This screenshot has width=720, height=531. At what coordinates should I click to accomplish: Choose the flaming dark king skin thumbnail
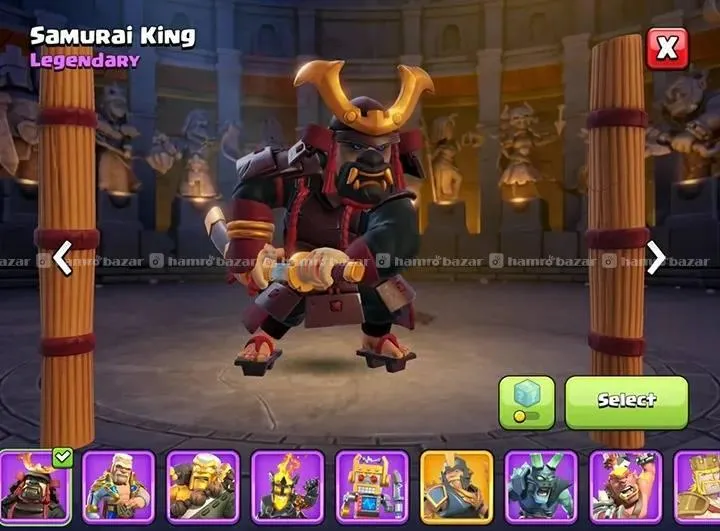pos(288,487)
